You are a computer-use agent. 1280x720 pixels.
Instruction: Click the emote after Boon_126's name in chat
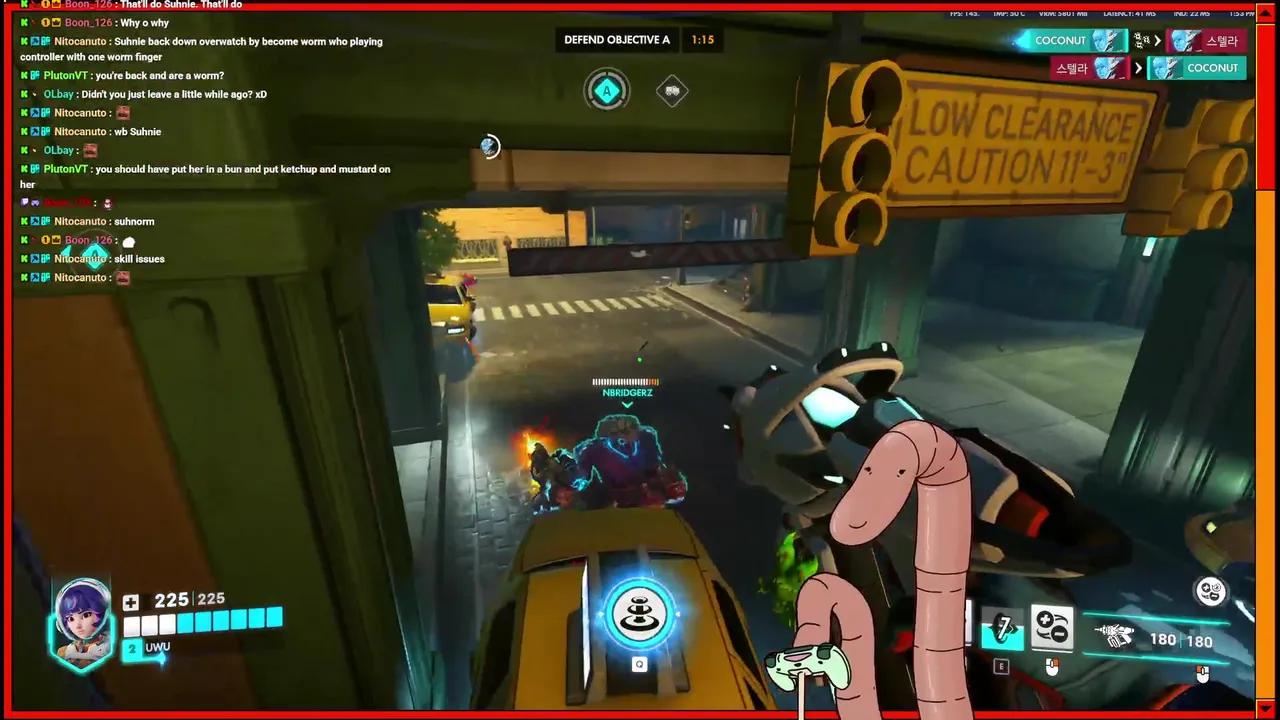[128, 240]
